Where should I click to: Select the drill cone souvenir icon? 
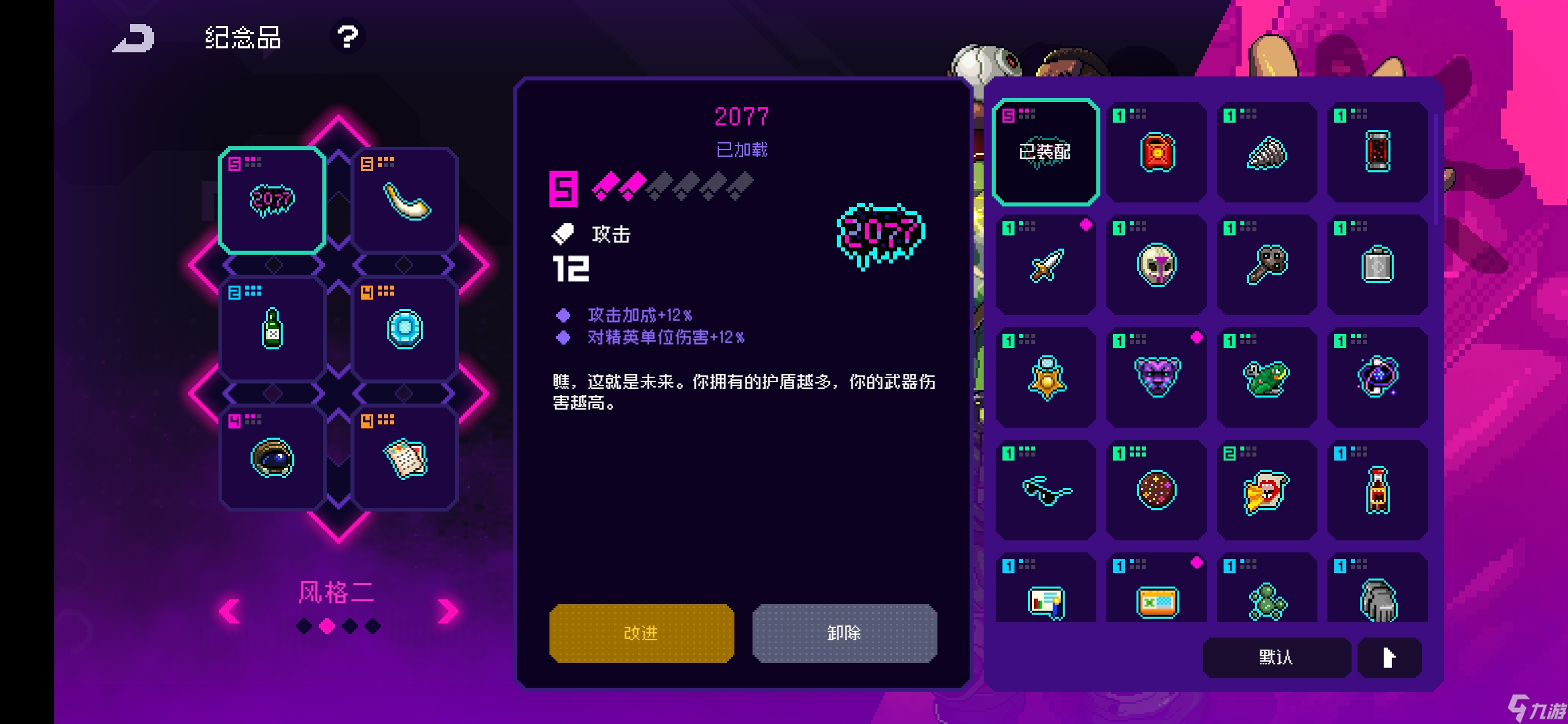pos(1266,153)
